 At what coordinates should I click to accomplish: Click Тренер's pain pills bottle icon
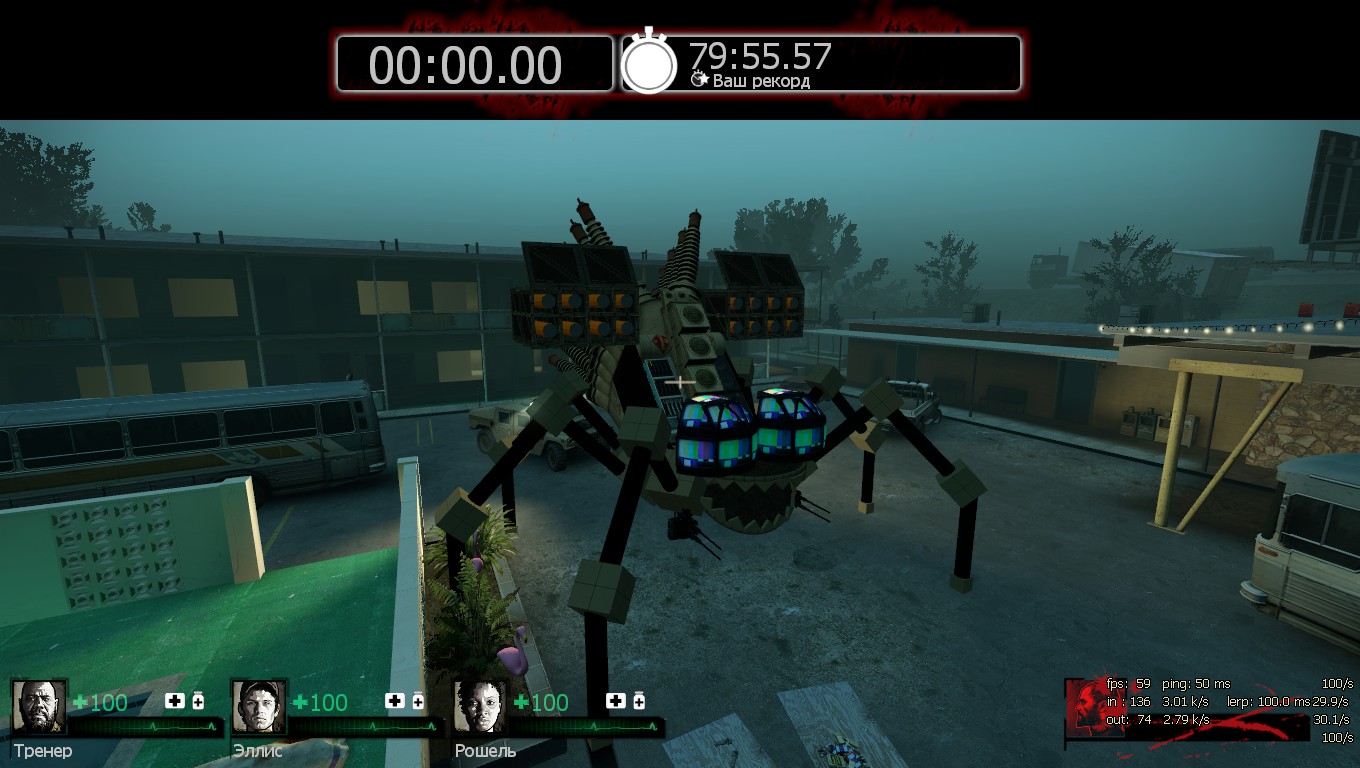tap(198, 701)
